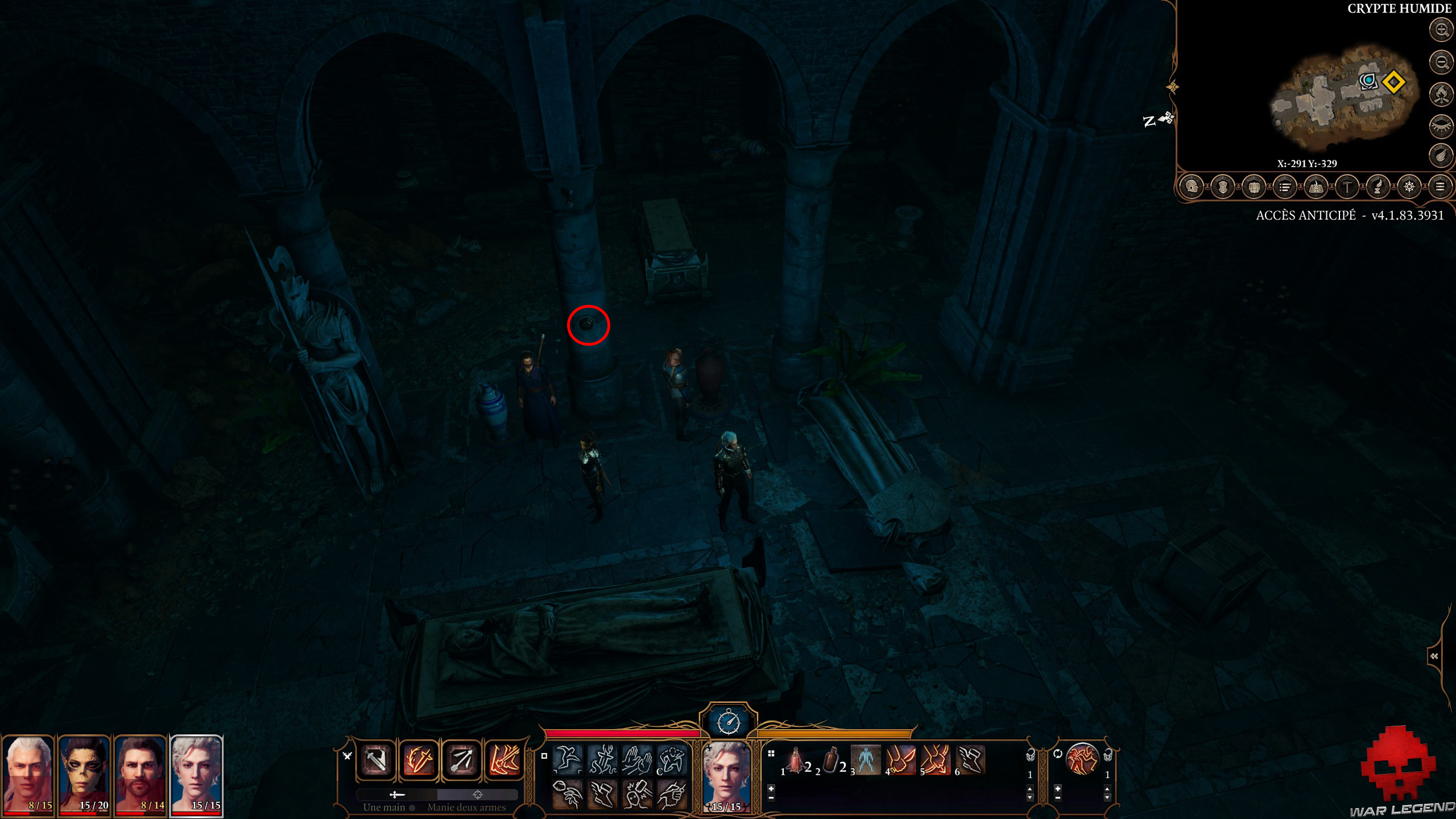
Task: Expand the hotbar using the grid squares icon
Action: [771, 753]
